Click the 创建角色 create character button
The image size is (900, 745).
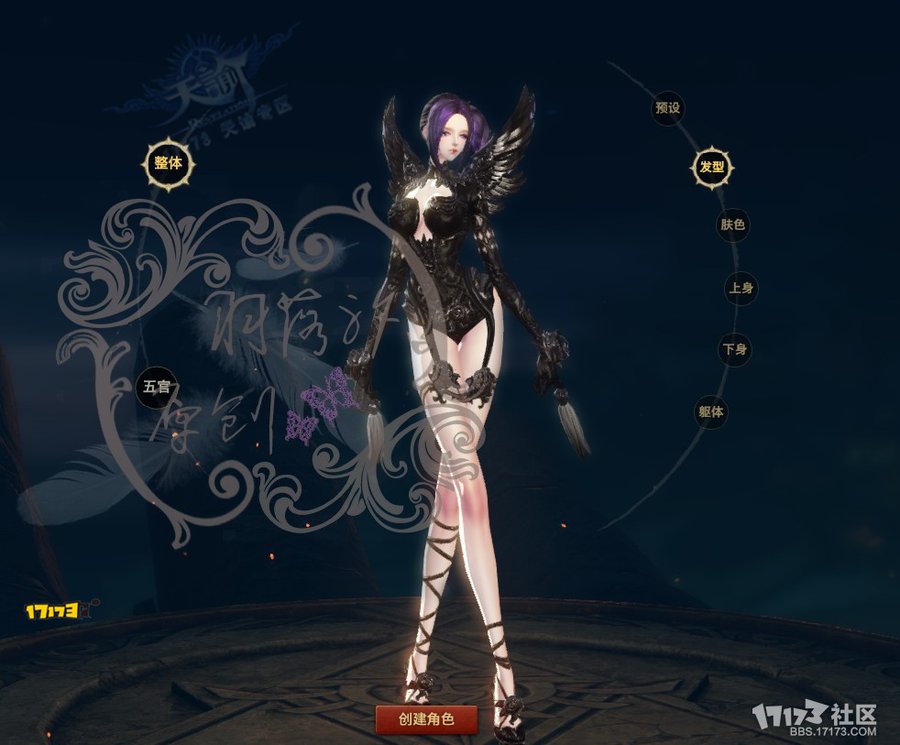[x=426, y=718]
